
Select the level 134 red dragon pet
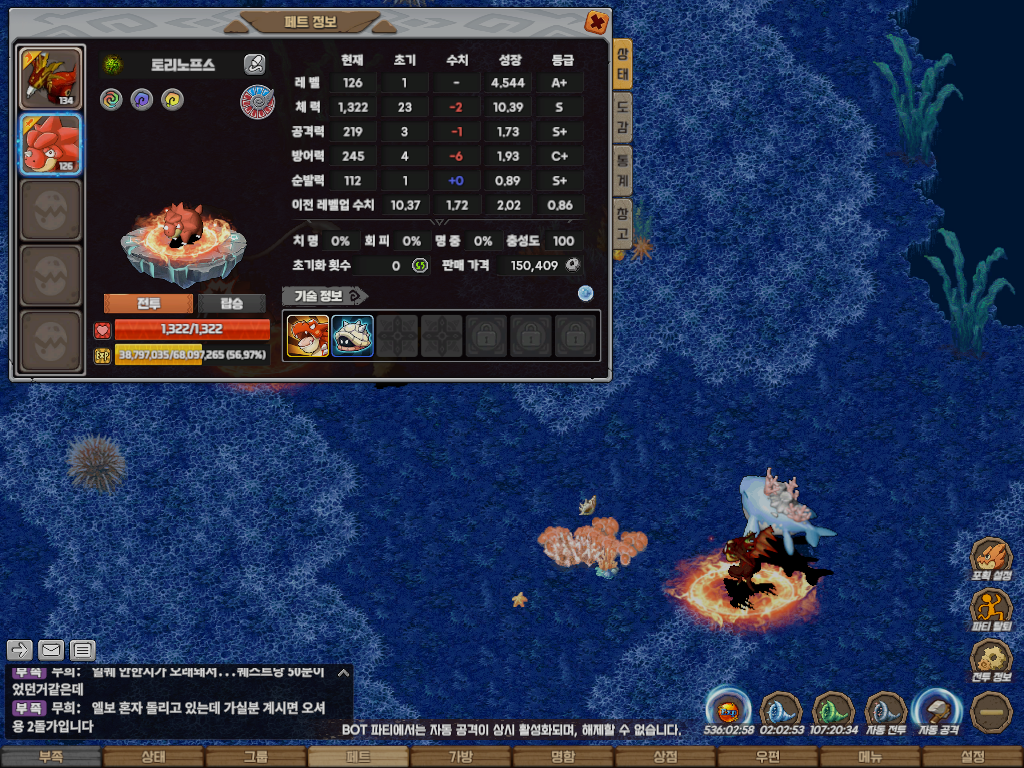50,79
